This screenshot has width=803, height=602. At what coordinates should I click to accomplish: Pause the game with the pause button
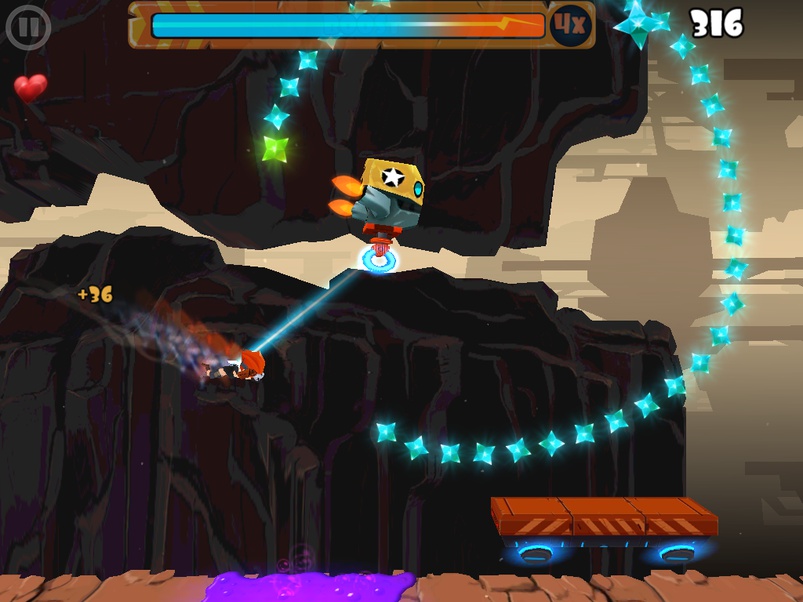point(28,28)
